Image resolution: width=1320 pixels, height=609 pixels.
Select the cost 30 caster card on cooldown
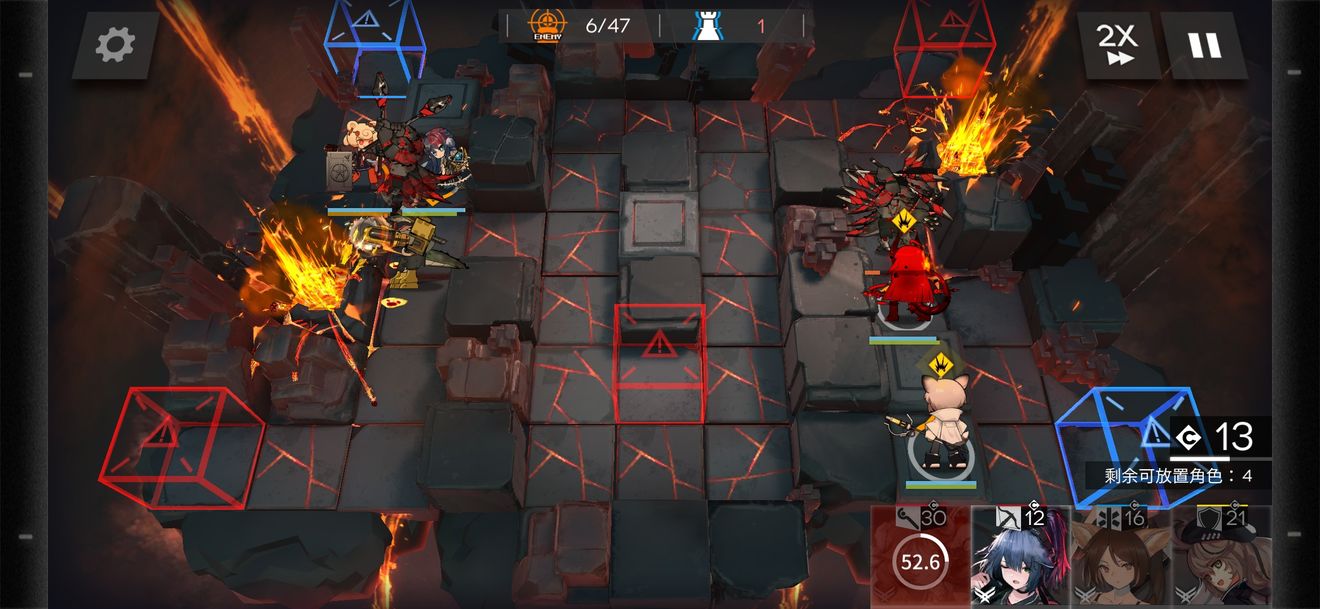tap(920, 558)
